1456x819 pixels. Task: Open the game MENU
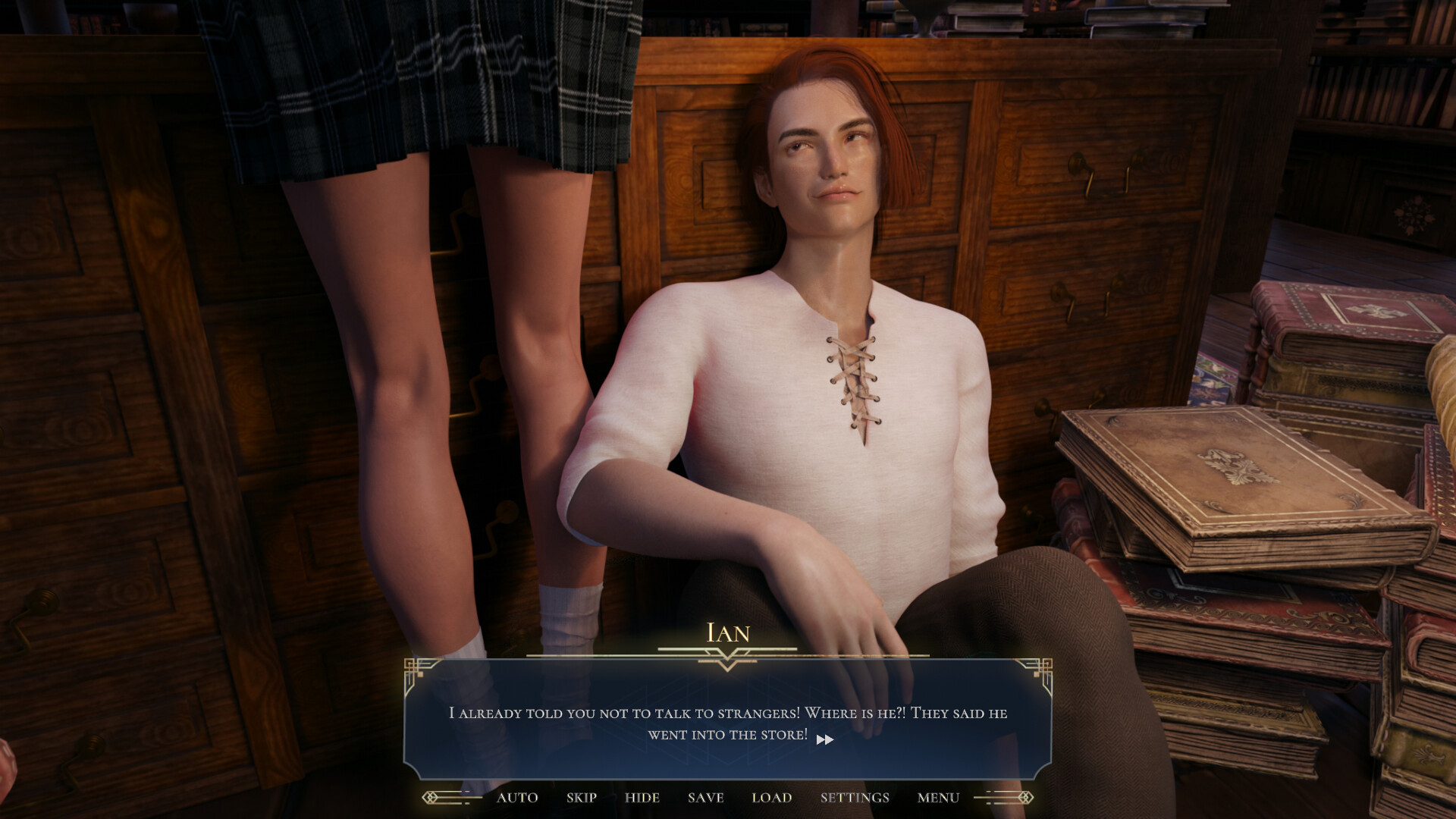(937, 798)
